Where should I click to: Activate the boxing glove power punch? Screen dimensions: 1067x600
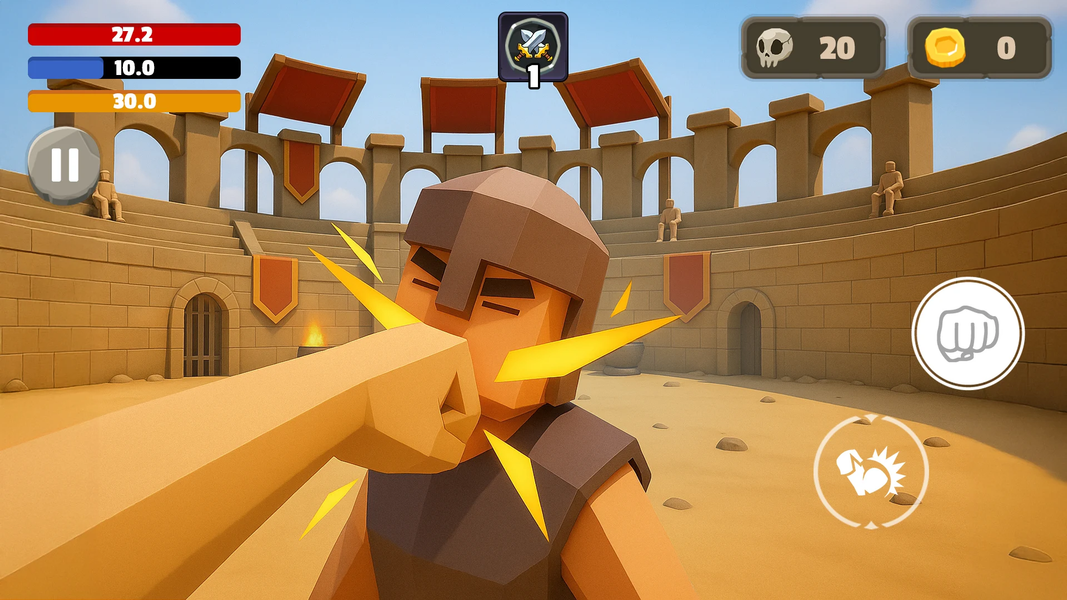pos(870,470)
